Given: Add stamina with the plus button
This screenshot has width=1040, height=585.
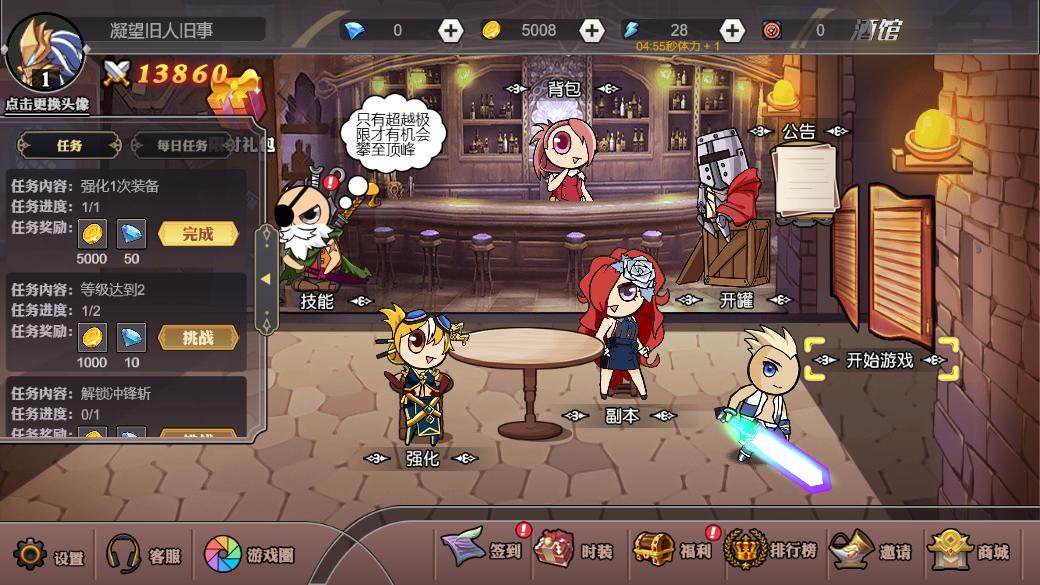Looking at the screenshot, I should 733,31.
